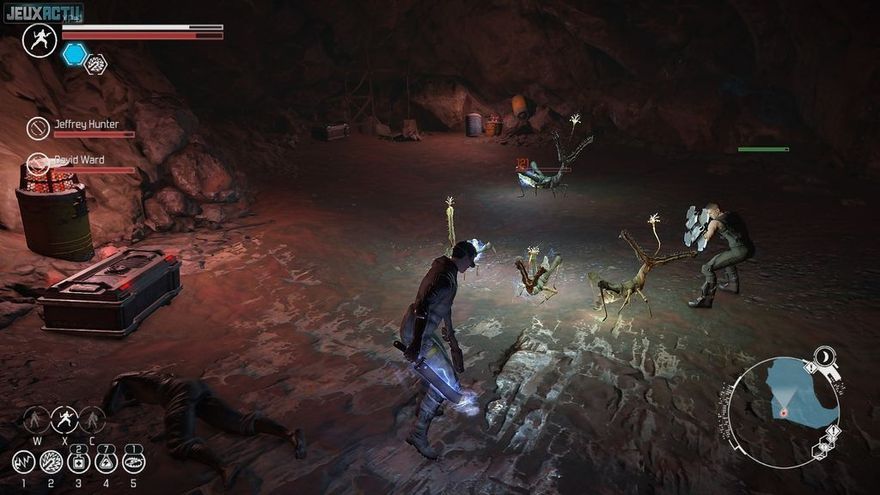Switch to the stance bound to W

(x=37, y=419)
